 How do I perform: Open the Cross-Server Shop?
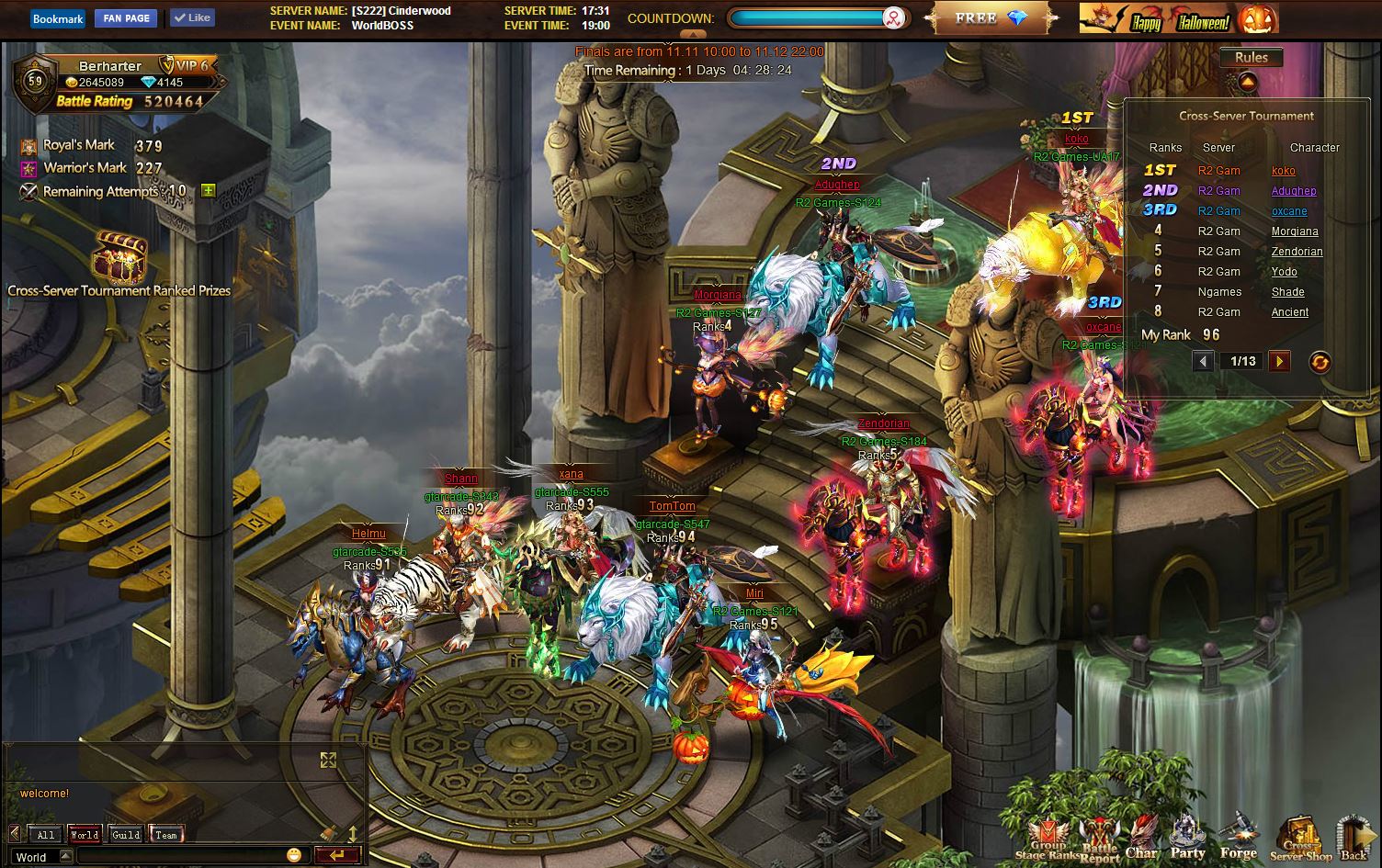pos(1300,838)
